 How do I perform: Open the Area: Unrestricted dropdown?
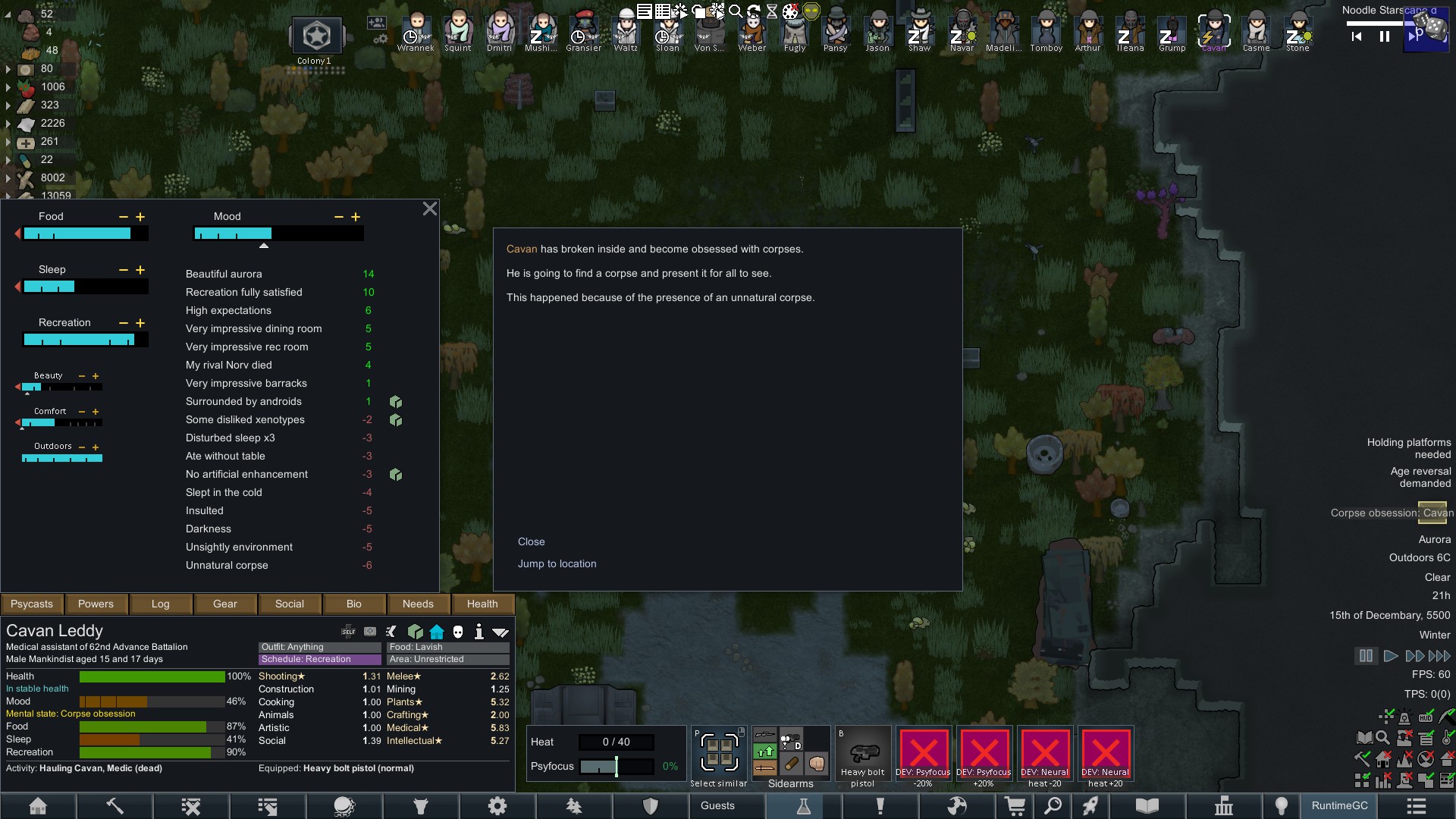click(447, 659)
